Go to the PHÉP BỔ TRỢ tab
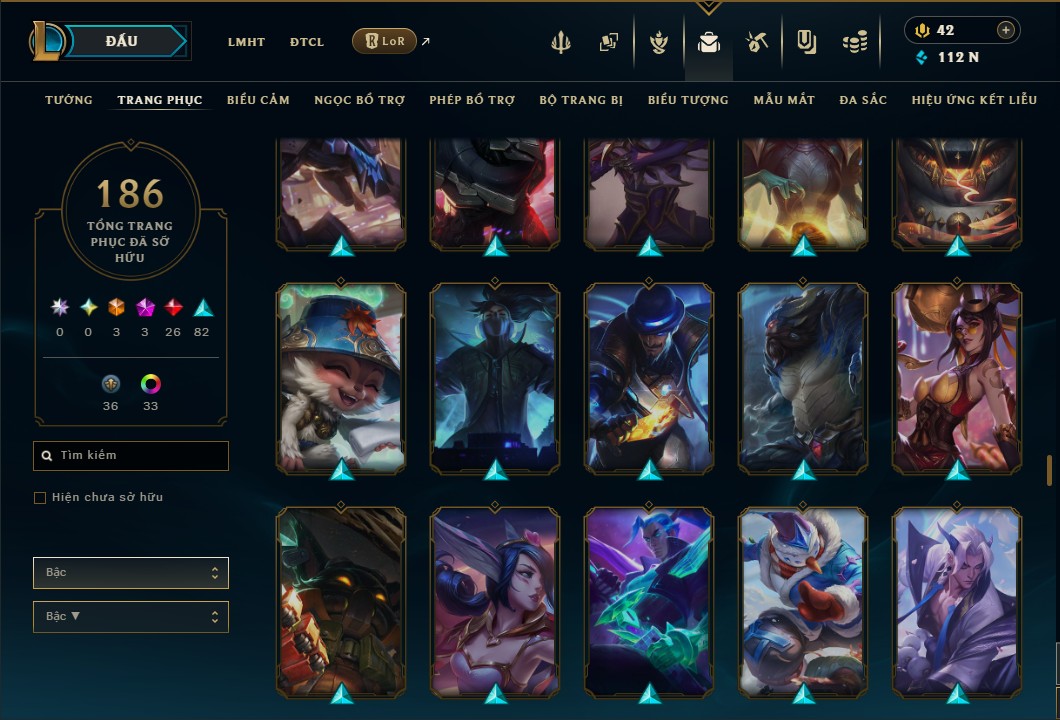The height and width of the screenshot is (720, 1060). point(471,100)
